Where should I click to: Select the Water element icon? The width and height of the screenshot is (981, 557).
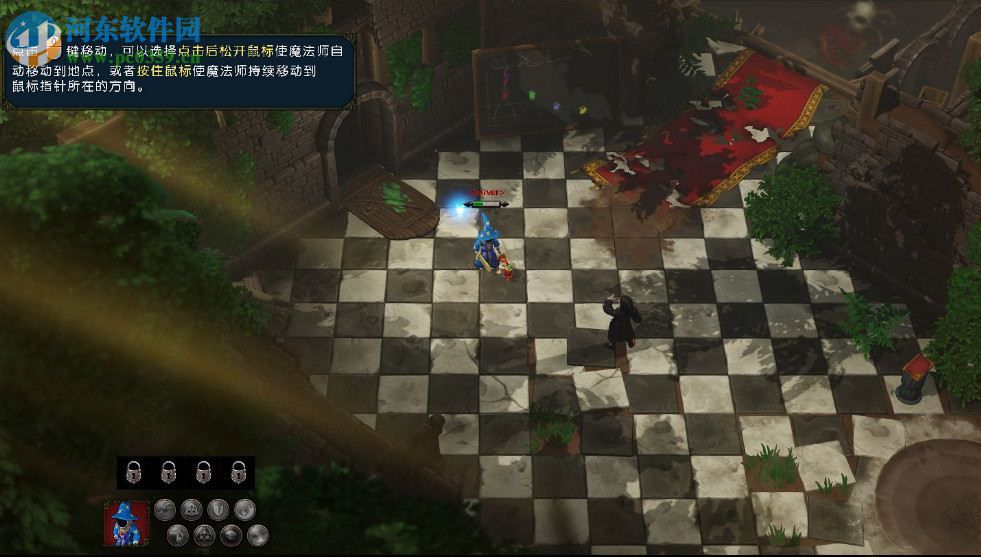point(165,510)
